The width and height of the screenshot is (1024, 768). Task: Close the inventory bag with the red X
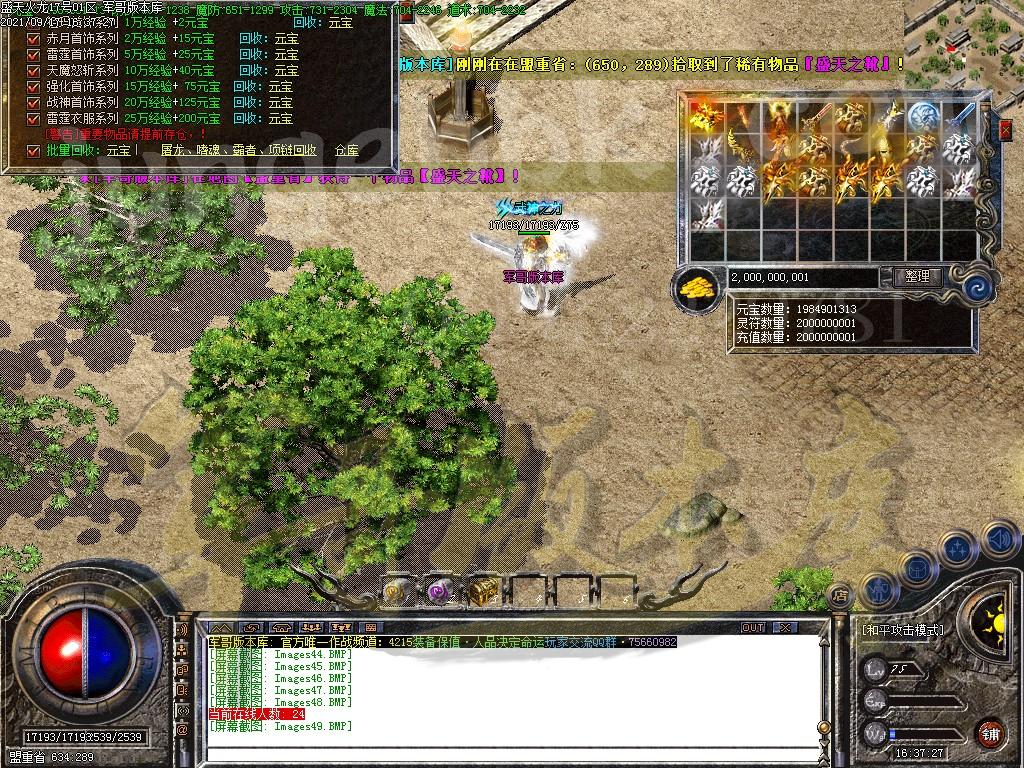pos(1005,130)
